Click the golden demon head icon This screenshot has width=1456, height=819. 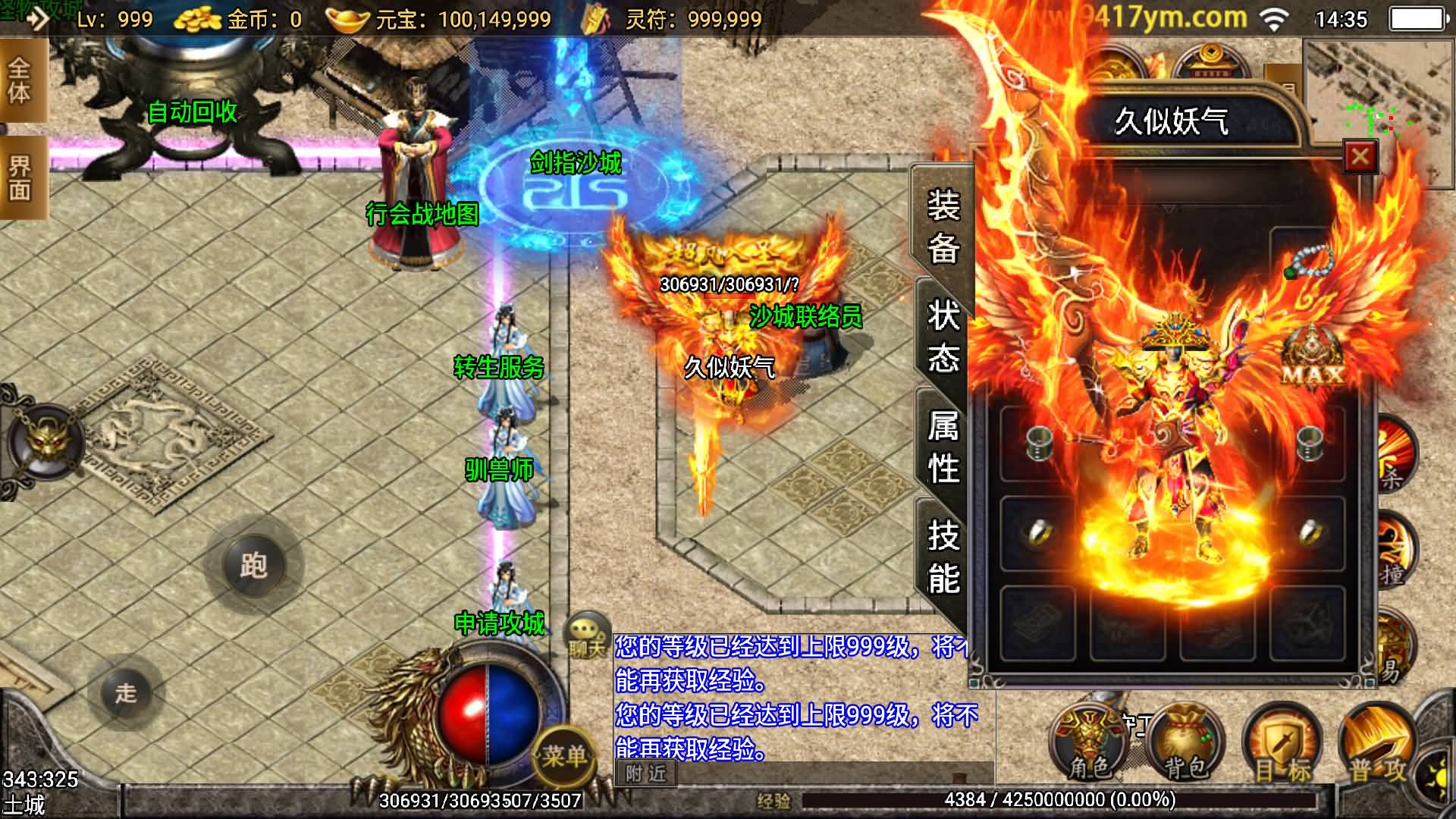[45, 441]
